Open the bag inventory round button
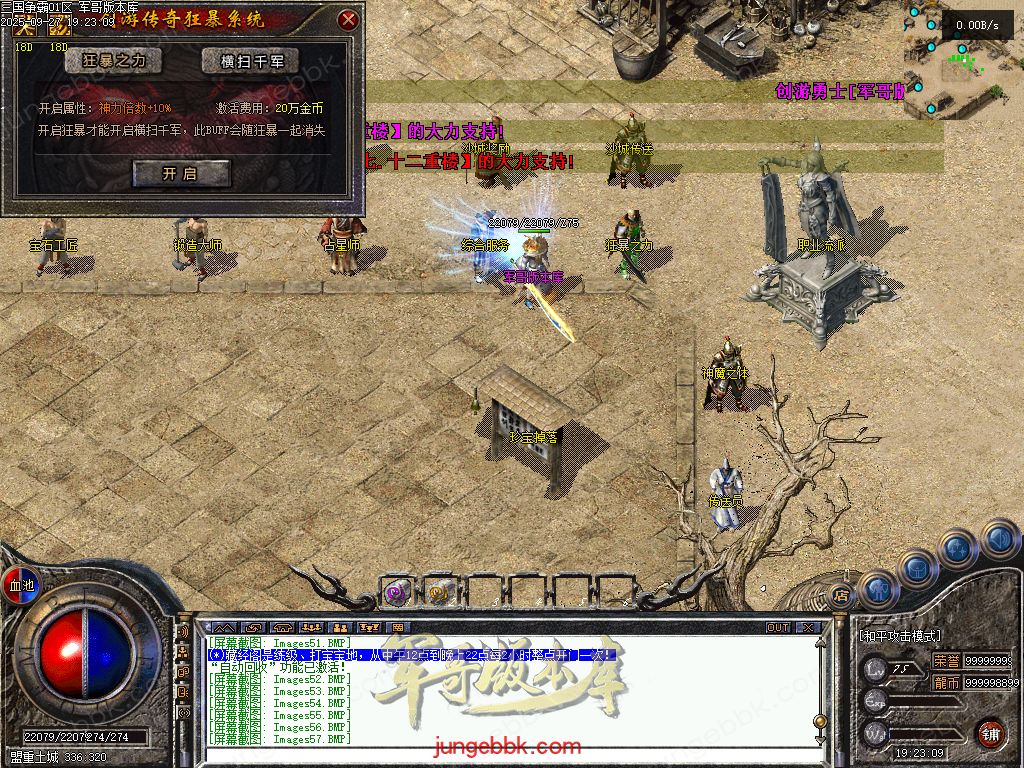Screen dimensions: 1024x768 pos(917,567)
